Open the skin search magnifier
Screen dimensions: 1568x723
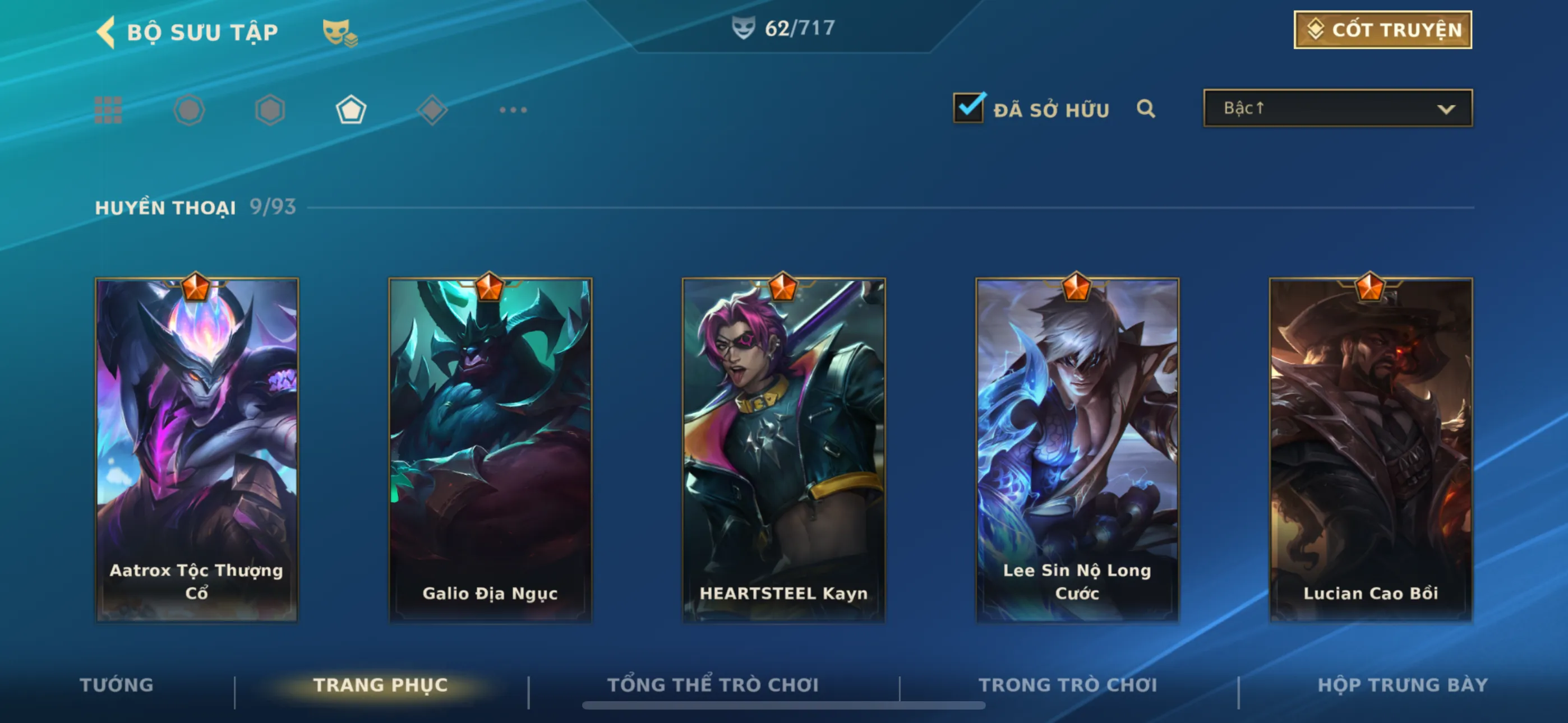pyautogui.click(x=1146, y=109)
